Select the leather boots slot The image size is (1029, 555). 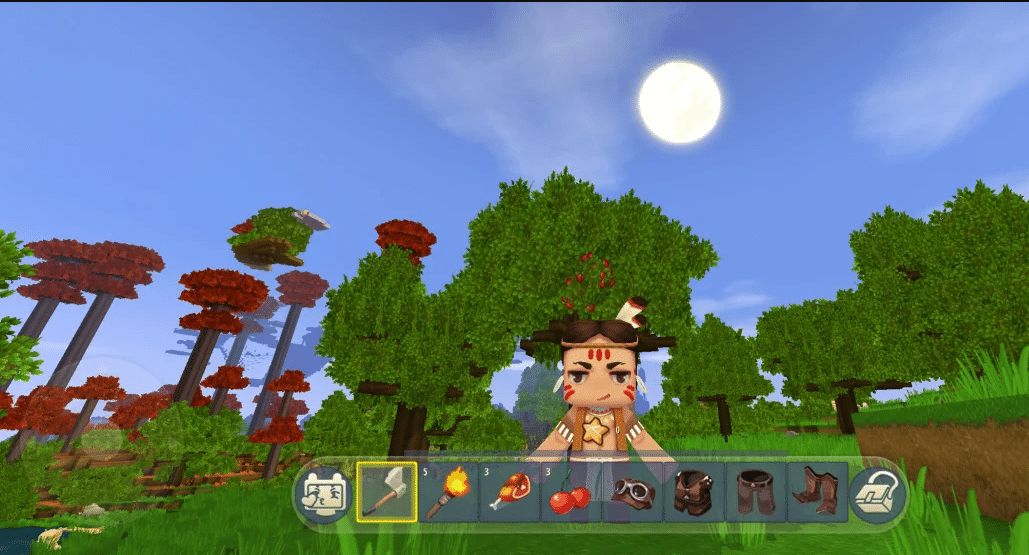pos(817,492)
